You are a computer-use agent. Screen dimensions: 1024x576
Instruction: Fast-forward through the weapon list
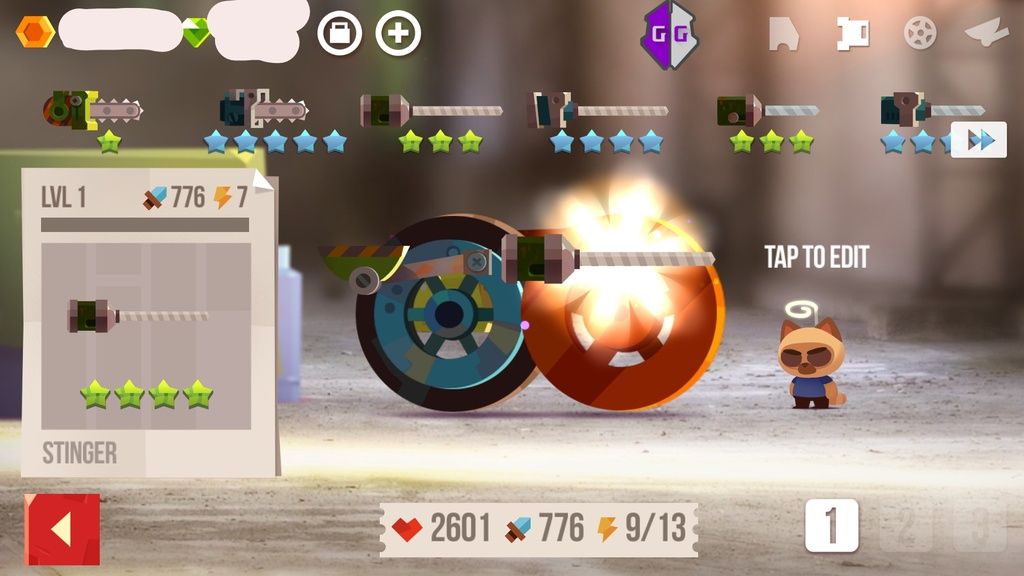click(979, 140)
